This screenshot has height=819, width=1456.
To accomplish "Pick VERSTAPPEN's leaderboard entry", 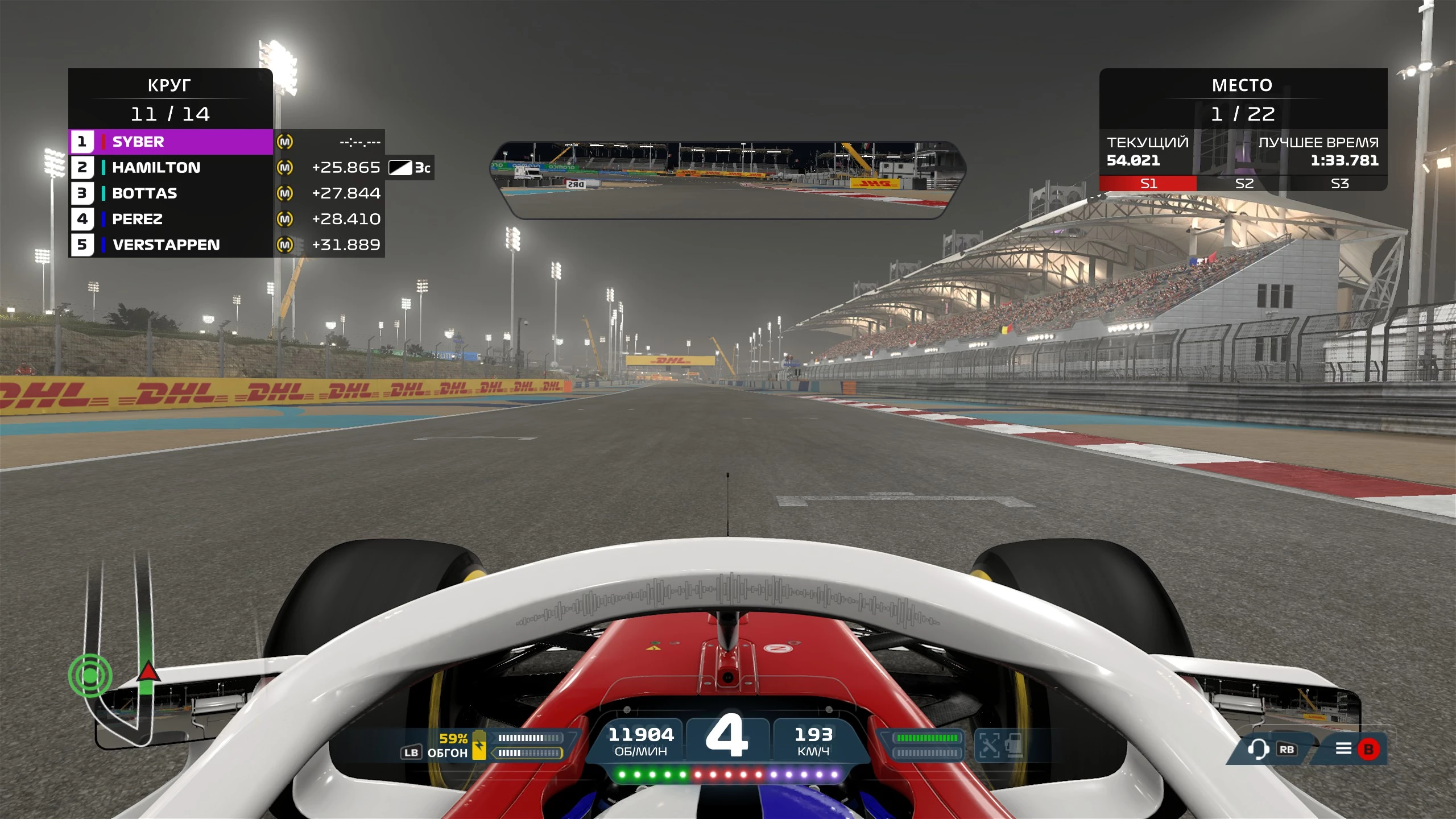I will click(171, 245).
